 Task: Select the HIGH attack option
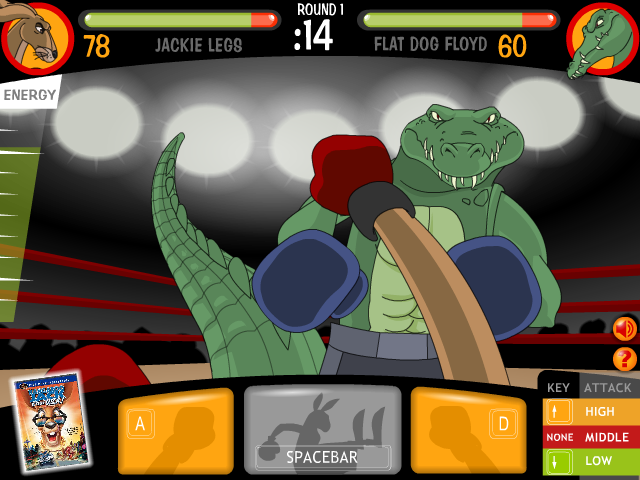[591, 411]
